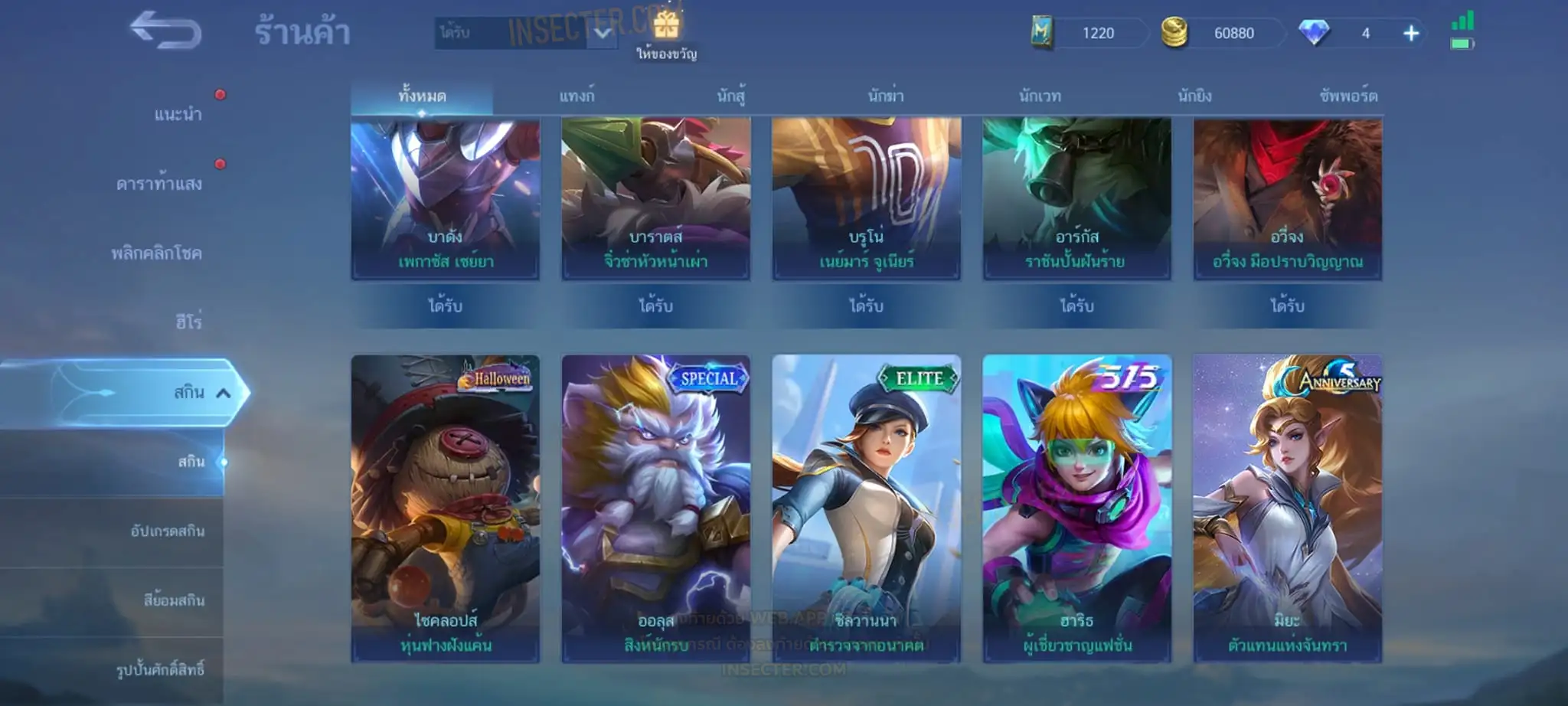Open the อัปเกรดสกิน submenu
The width and height of the screenshot is (1568, 706).
167,531
